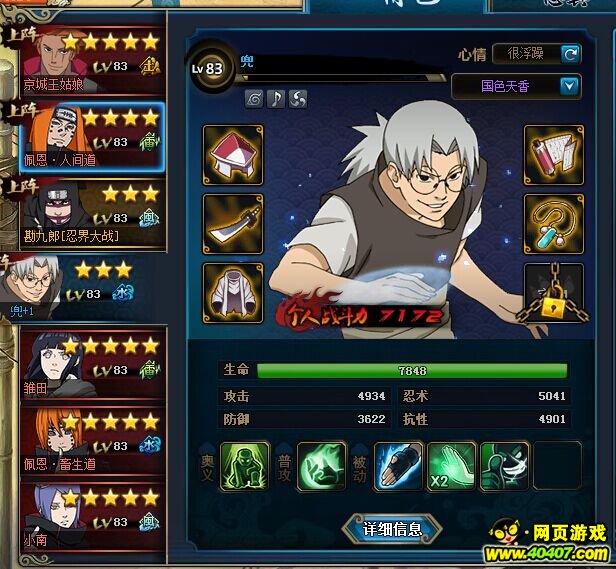Click the chained padlock locked slot
The width and height of the screenshot is (616, 569).
554,293
